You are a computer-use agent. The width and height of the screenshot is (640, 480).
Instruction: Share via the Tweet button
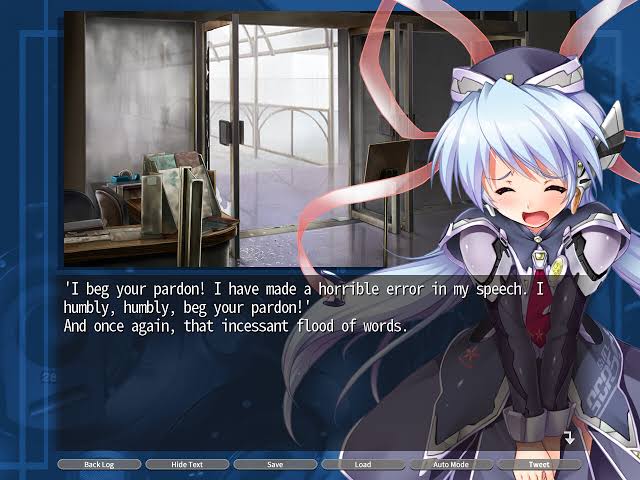538,465
